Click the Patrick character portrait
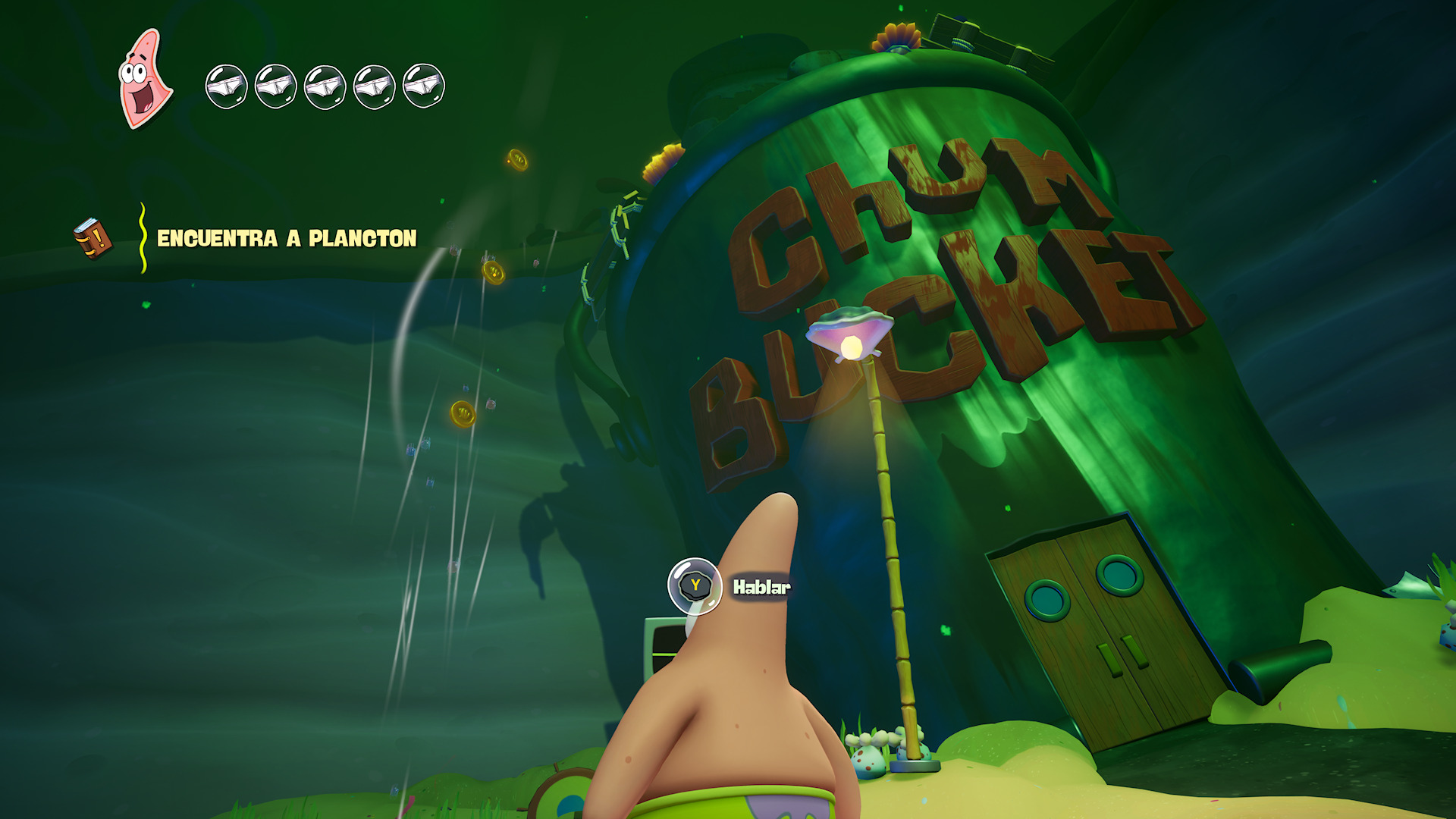The height and width of the screenshot is (819, 1456). pos(145,79)
